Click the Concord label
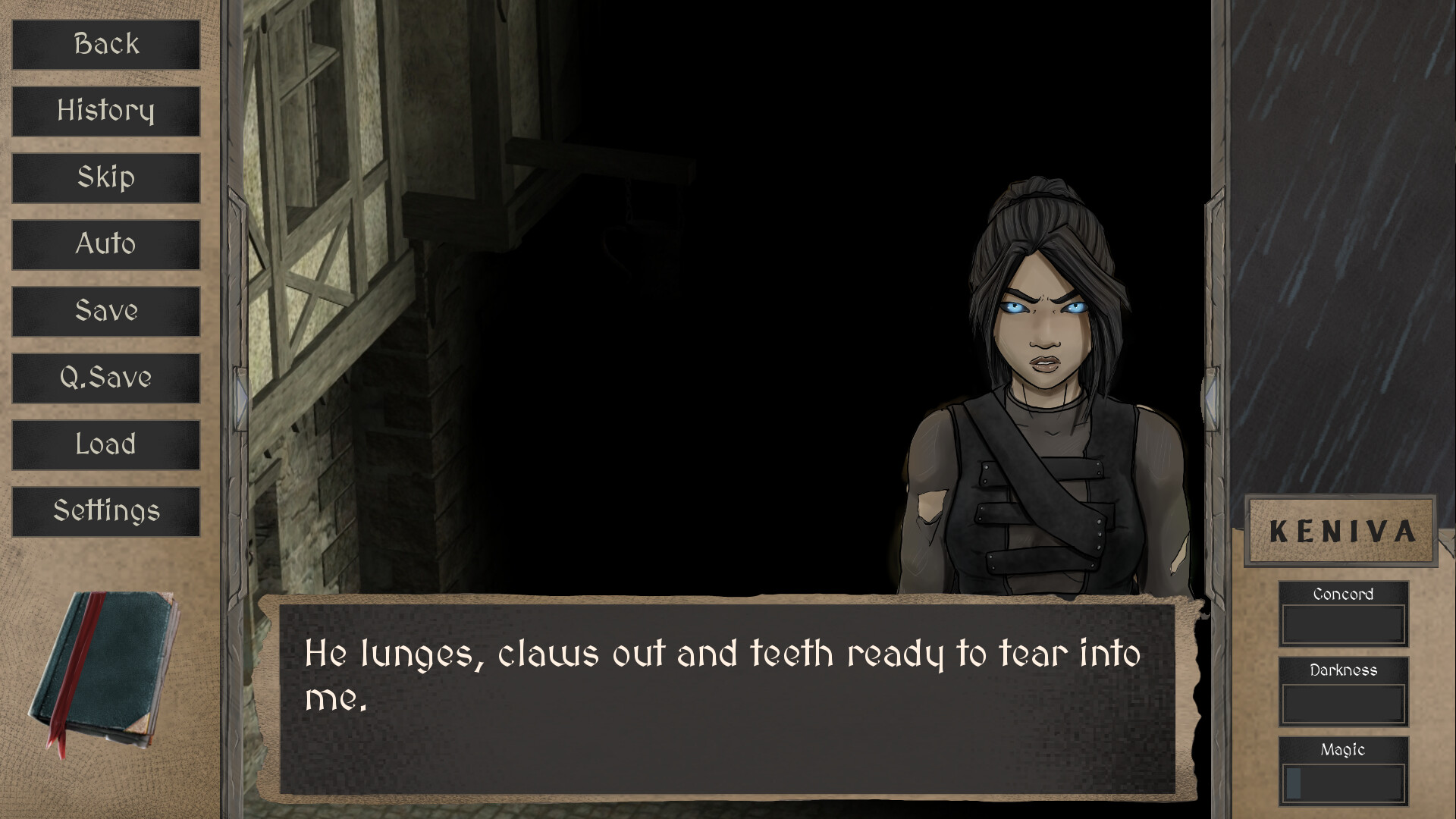This screenshot has width=1456, height=819. (x=1343, y=595)
